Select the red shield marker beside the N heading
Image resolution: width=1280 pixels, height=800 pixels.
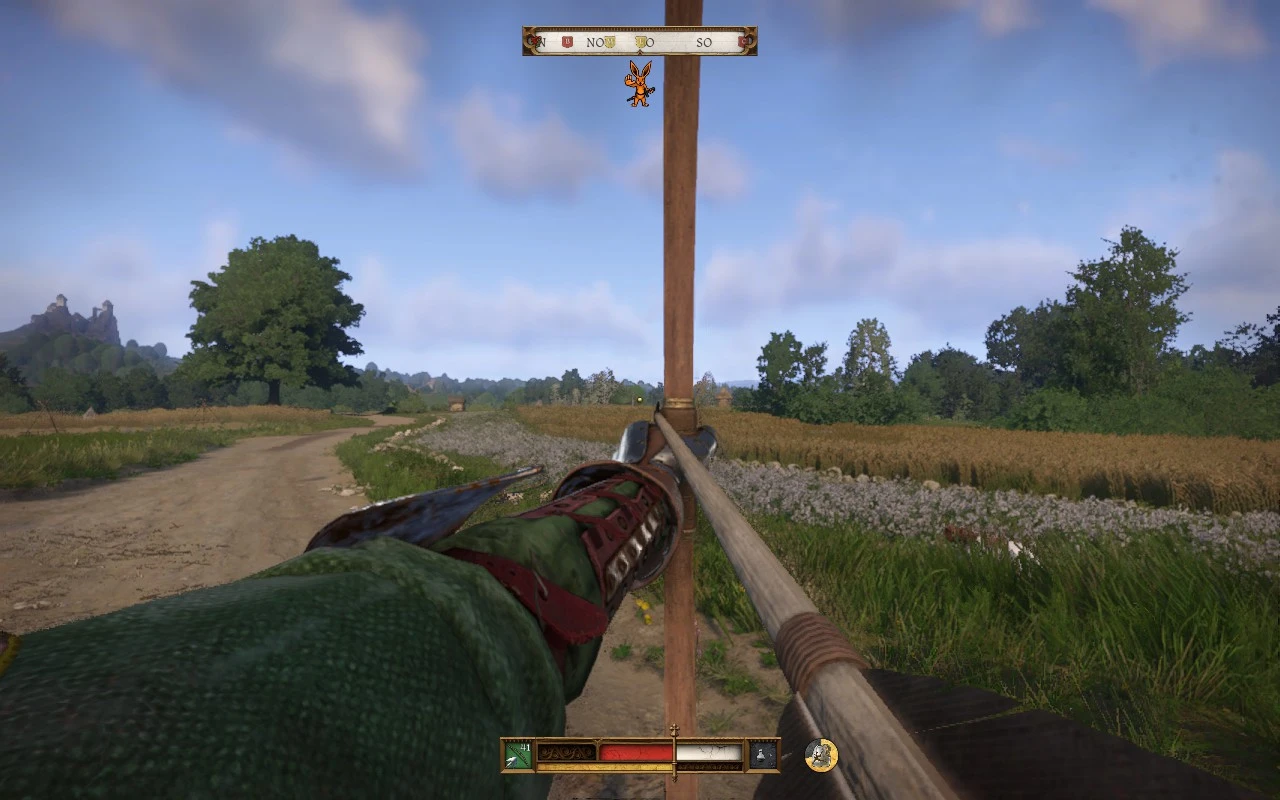[534, 41]
